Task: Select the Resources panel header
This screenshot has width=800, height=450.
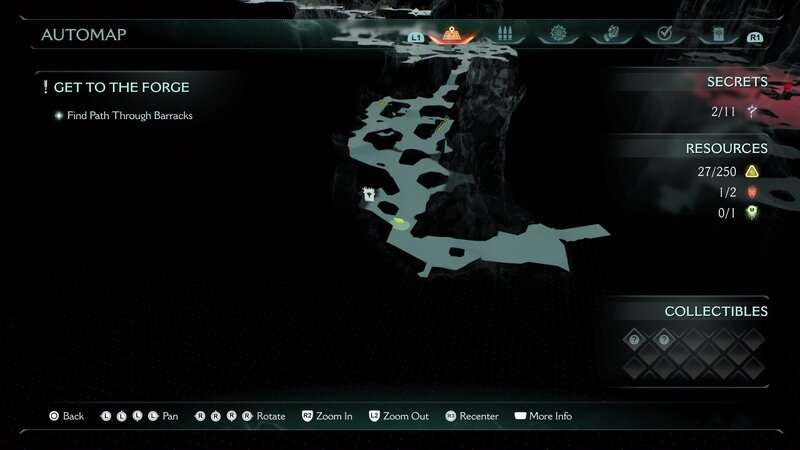Action: [x=726, y=148]
